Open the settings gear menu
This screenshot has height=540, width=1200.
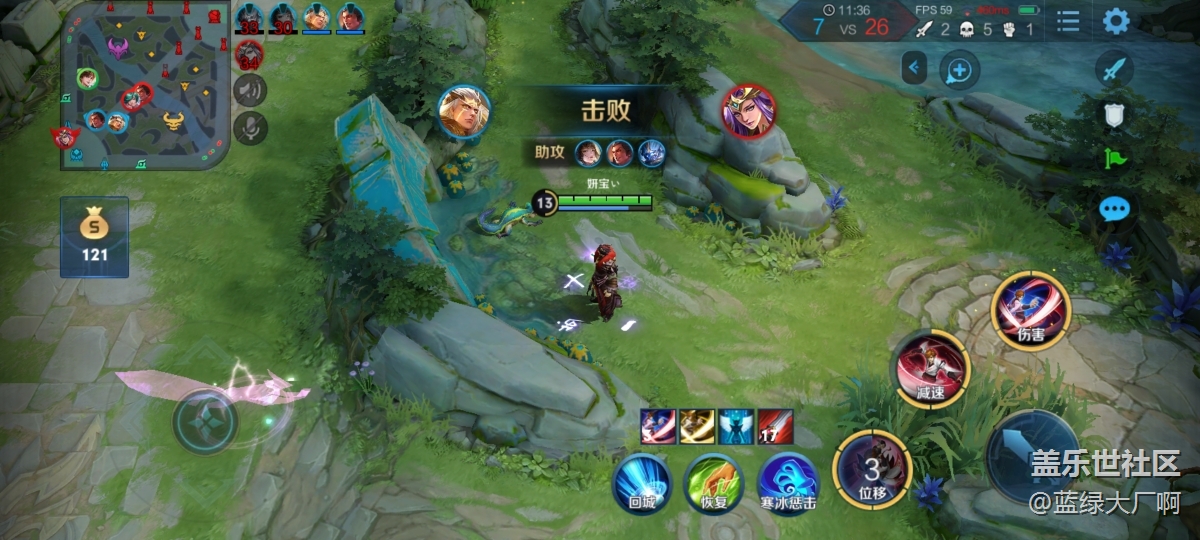[1116, 21]
